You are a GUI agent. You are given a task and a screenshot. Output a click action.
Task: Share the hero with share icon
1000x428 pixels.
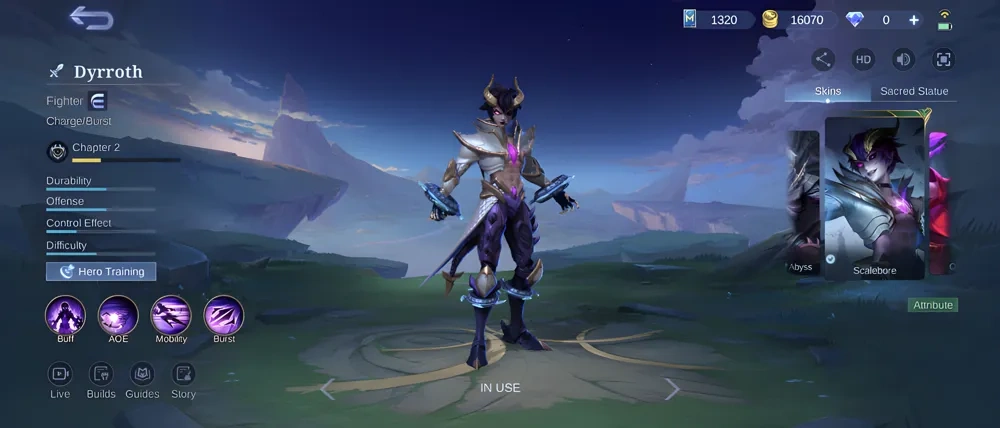(x=823, y=59)
